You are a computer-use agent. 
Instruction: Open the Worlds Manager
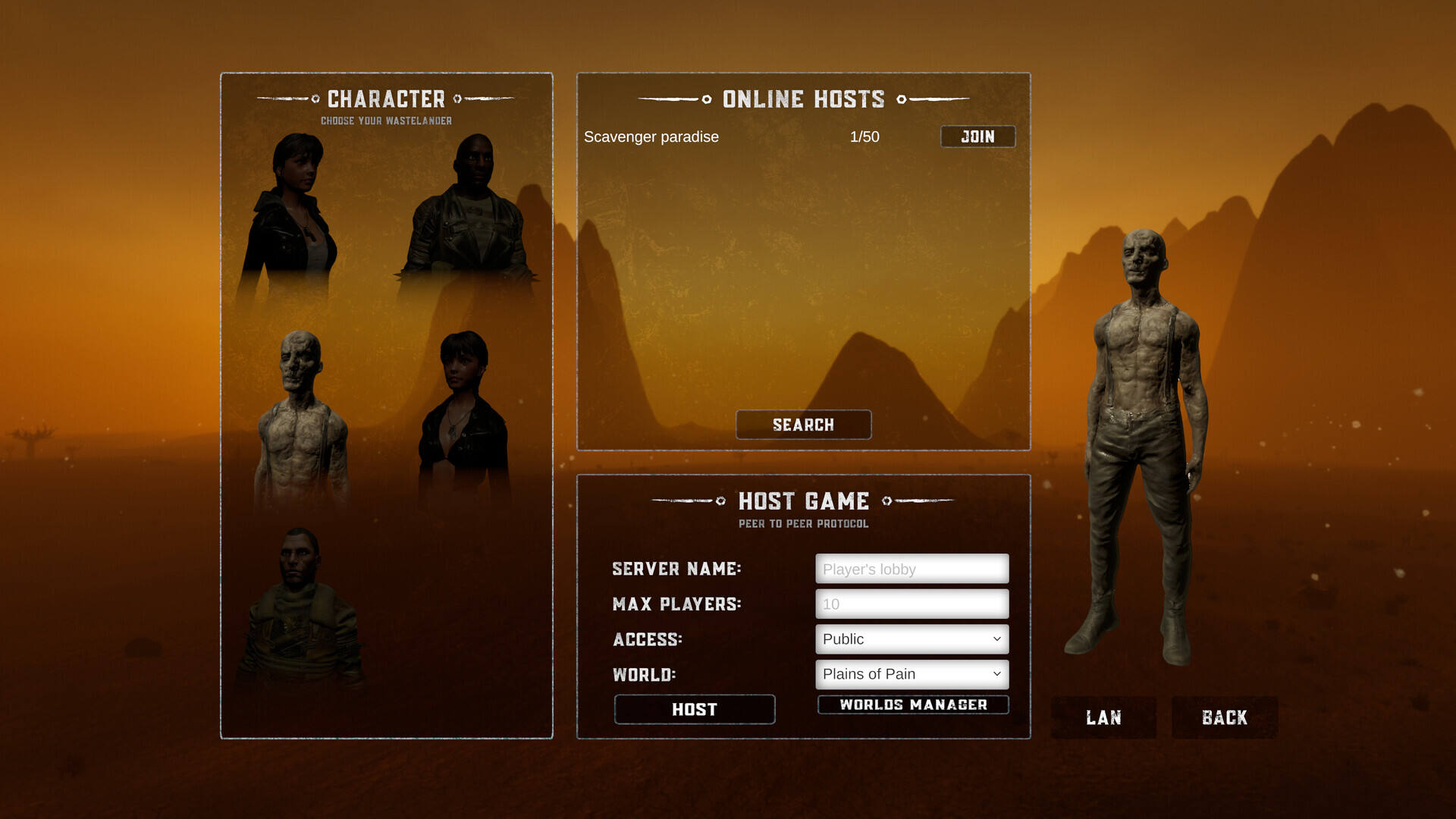click(x=913, y=704)
